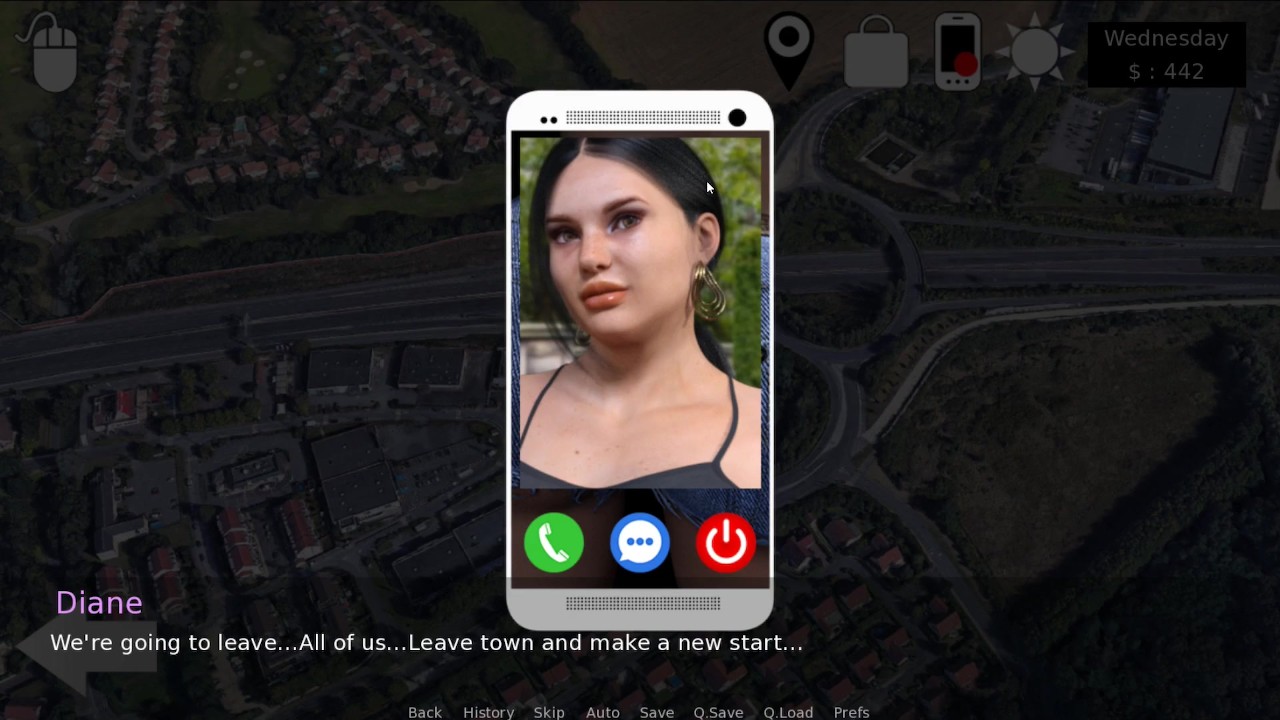
Task: Click the sun time-of-day icon
Action: point(1035,50)
